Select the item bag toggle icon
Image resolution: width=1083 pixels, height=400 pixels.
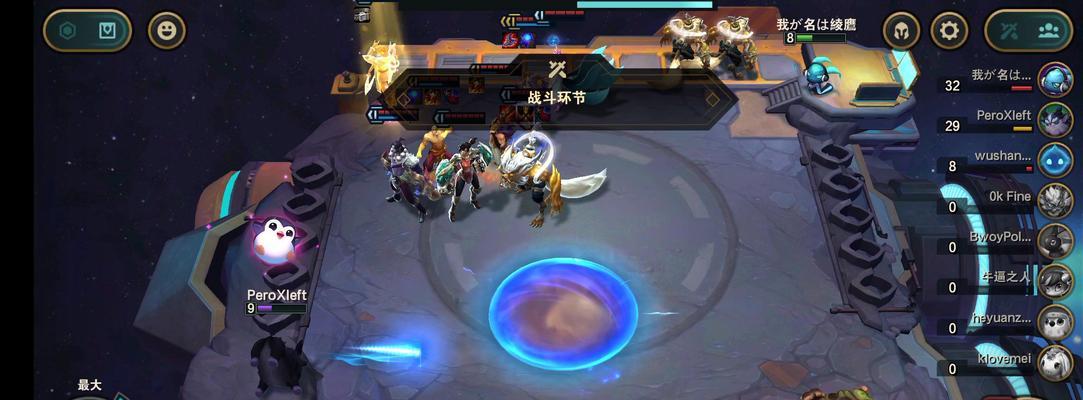point(107,30)
